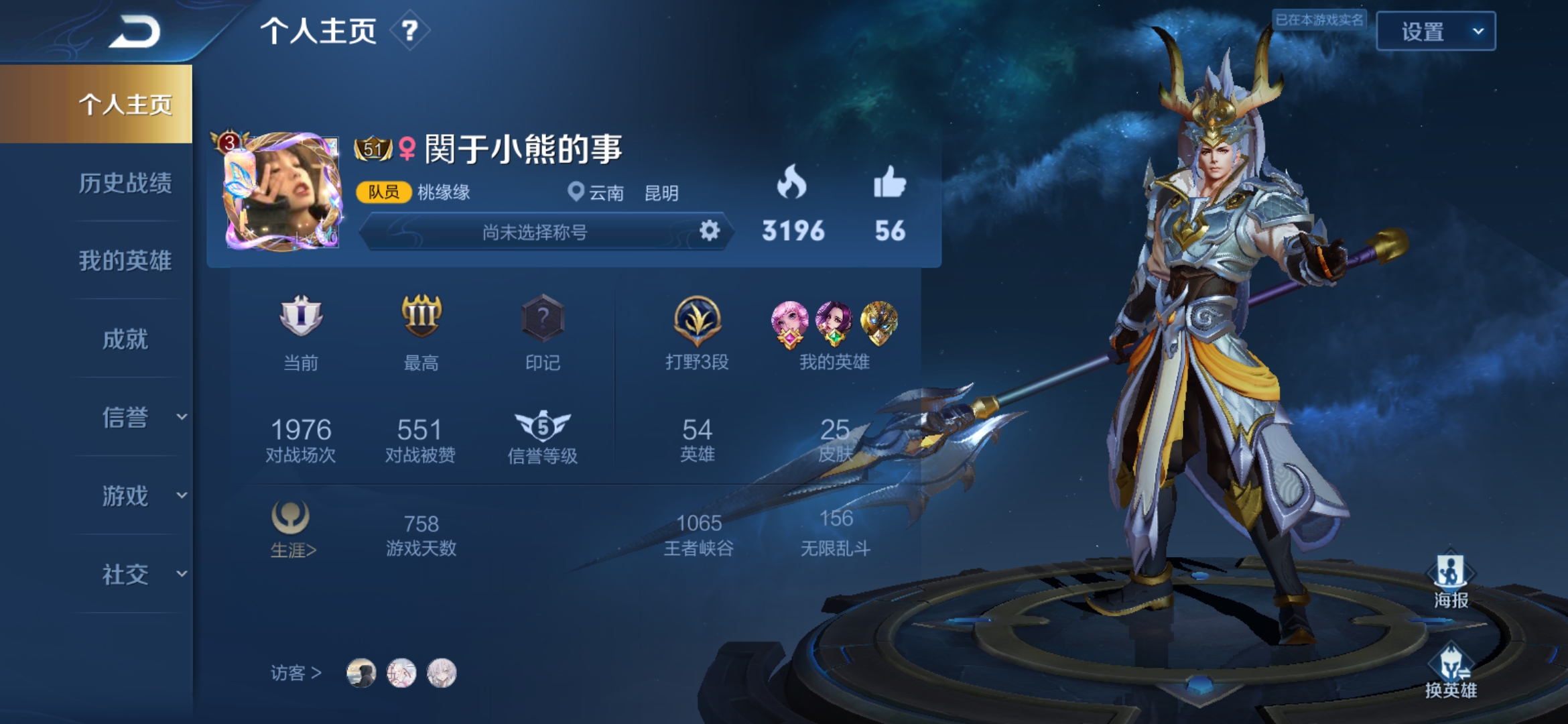This screenshot has width=1568, height=724.
Task: Switch to the 历史战绩 tab
Action: tap(125, 183)
